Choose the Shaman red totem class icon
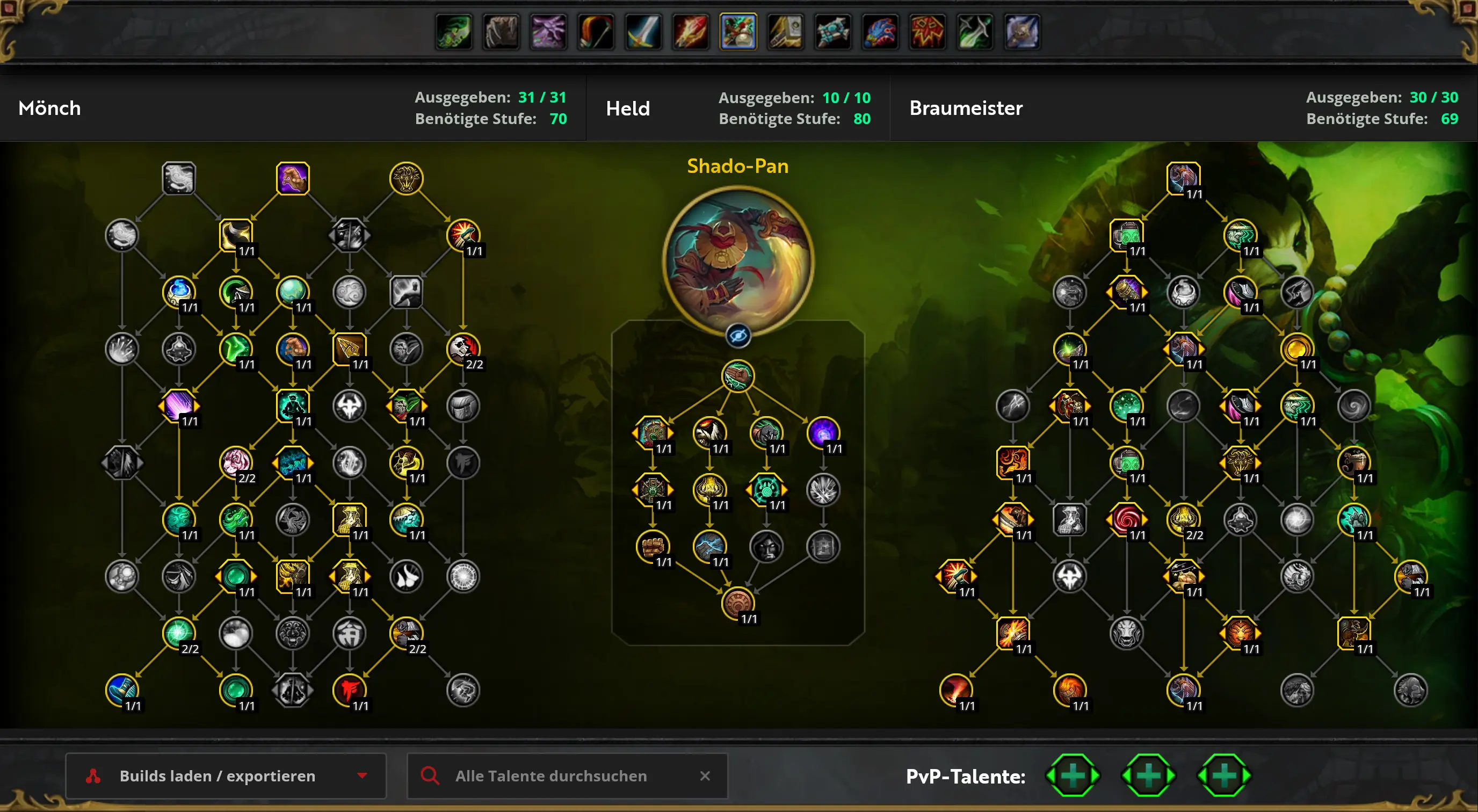 click(927, 32)
